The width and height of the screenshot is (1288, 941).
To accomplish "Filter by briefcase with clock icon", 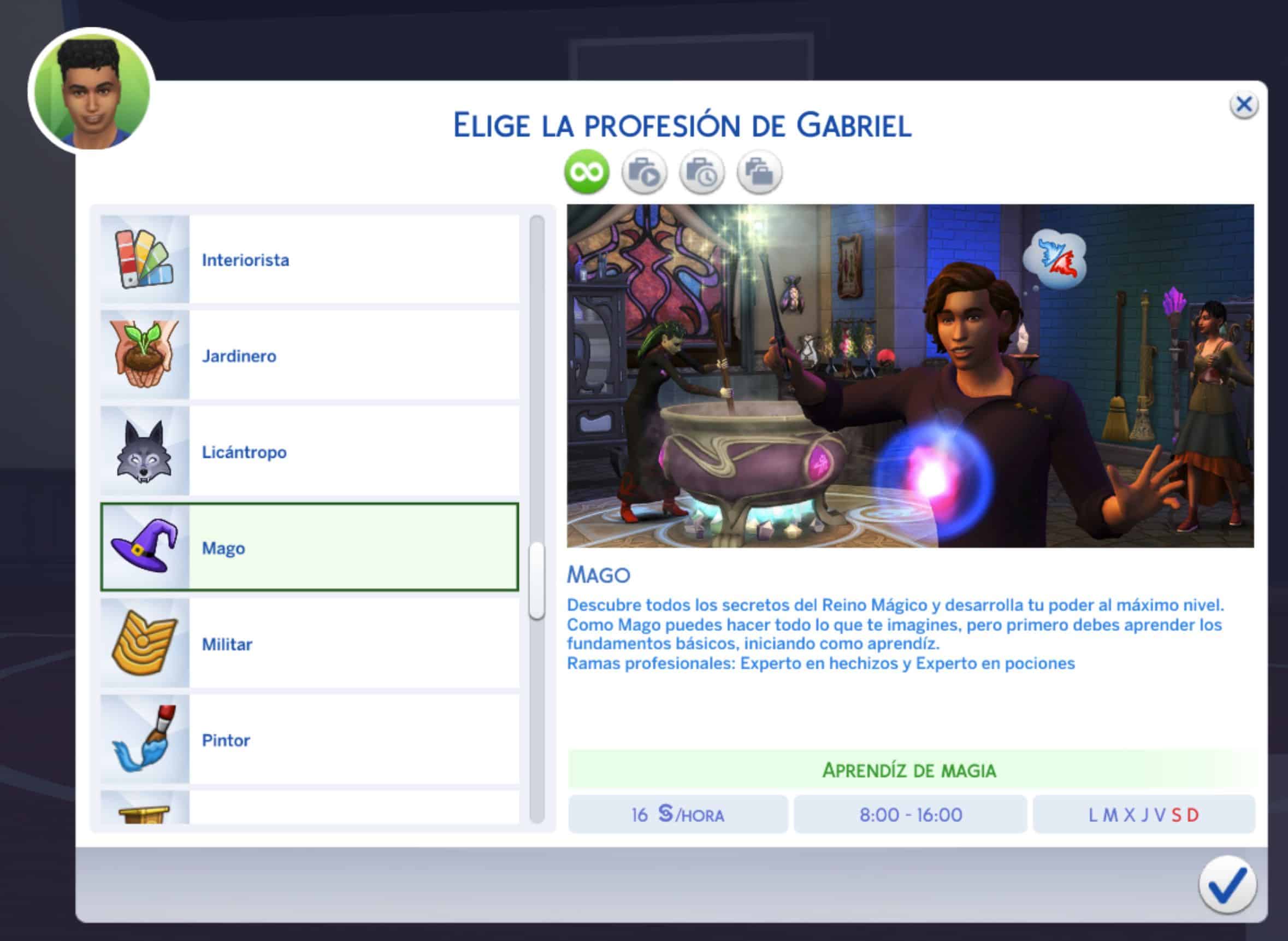I will point(702,172).
